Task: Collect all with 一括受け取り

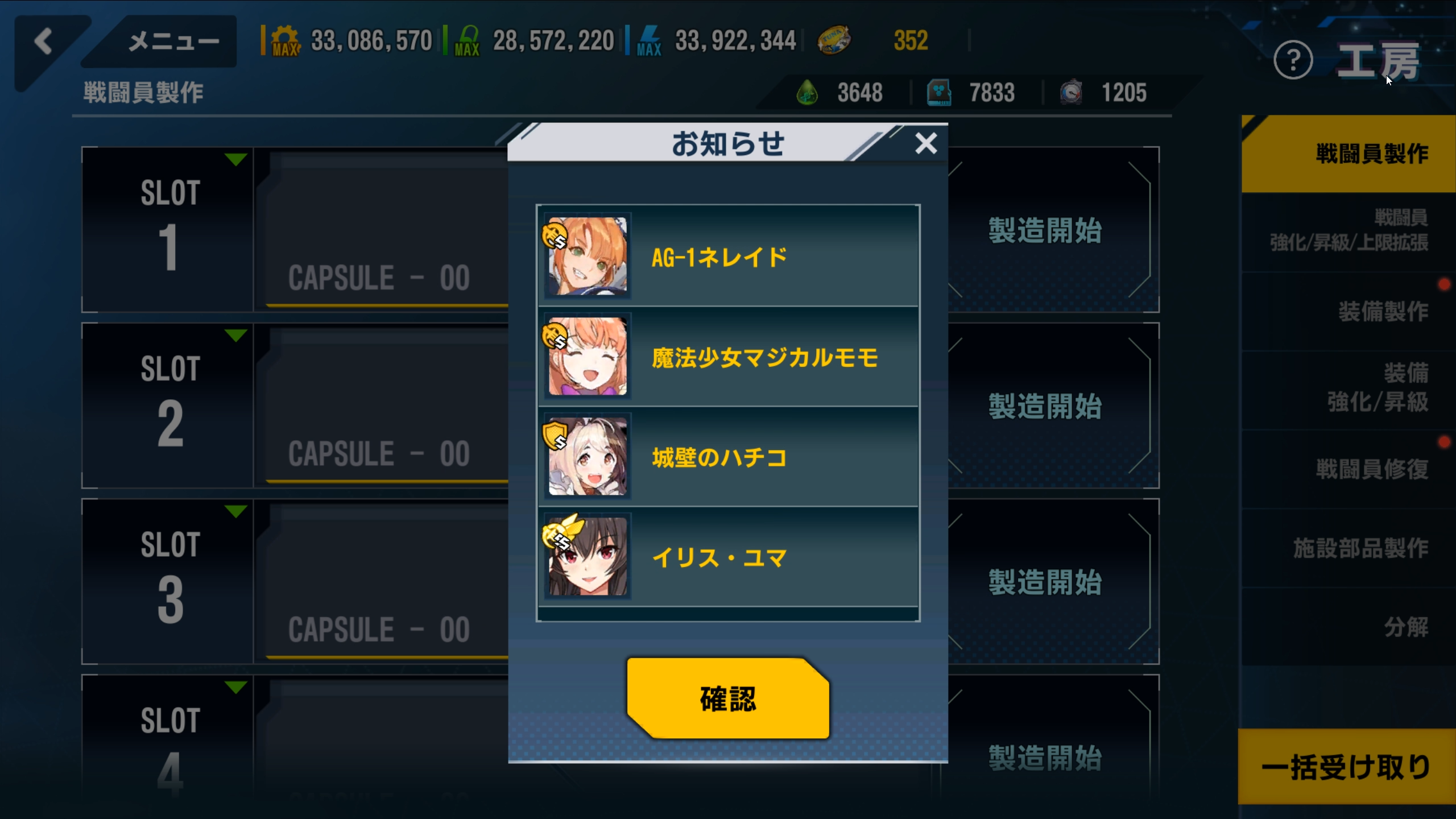Action: point(1346,767)
